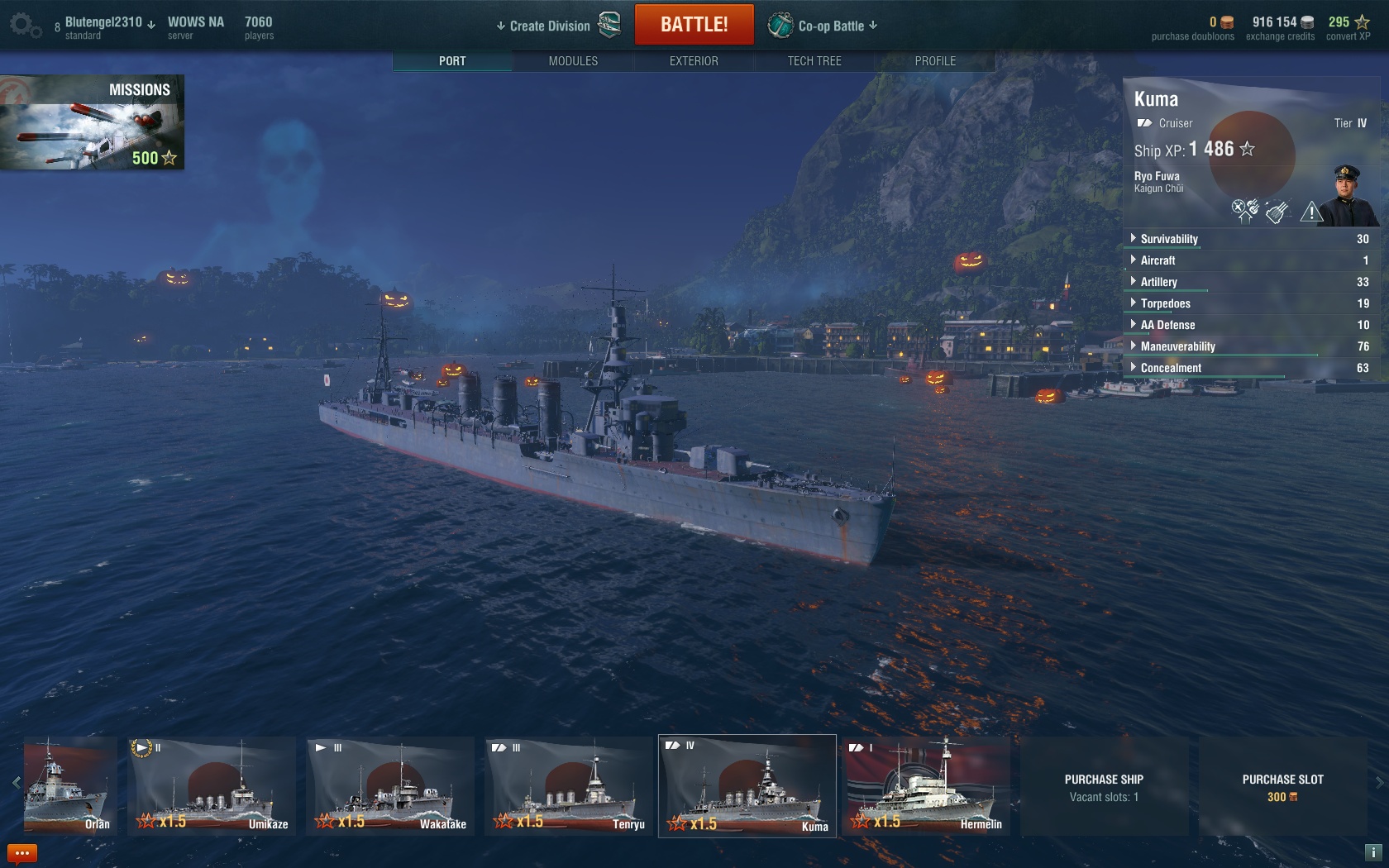Show the Profile tab
Image resolution: width=1389 pixels, height=868 pixels.
point(935,61)
